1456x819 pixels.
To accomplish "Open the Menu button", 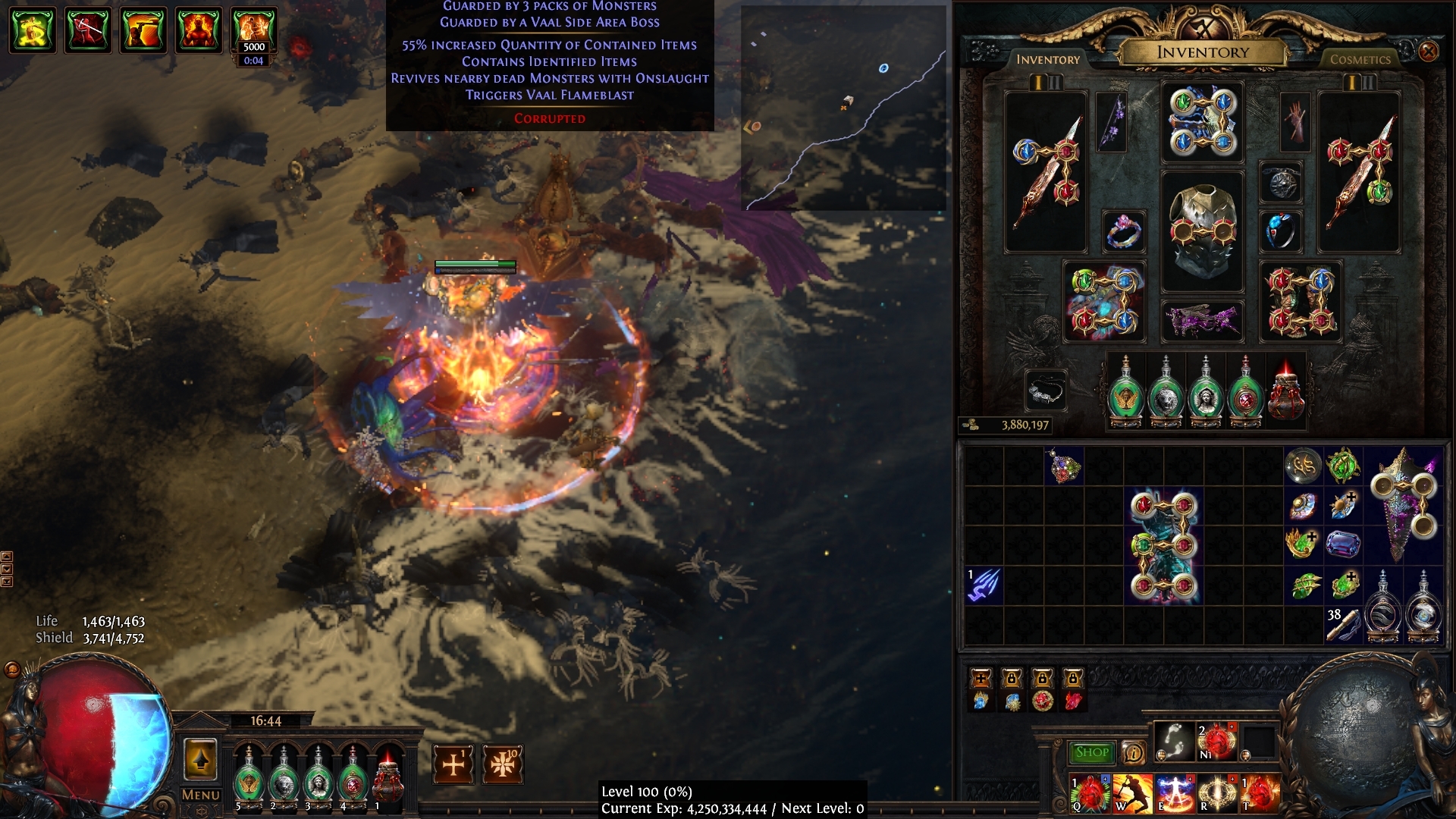I will [200, 795].
